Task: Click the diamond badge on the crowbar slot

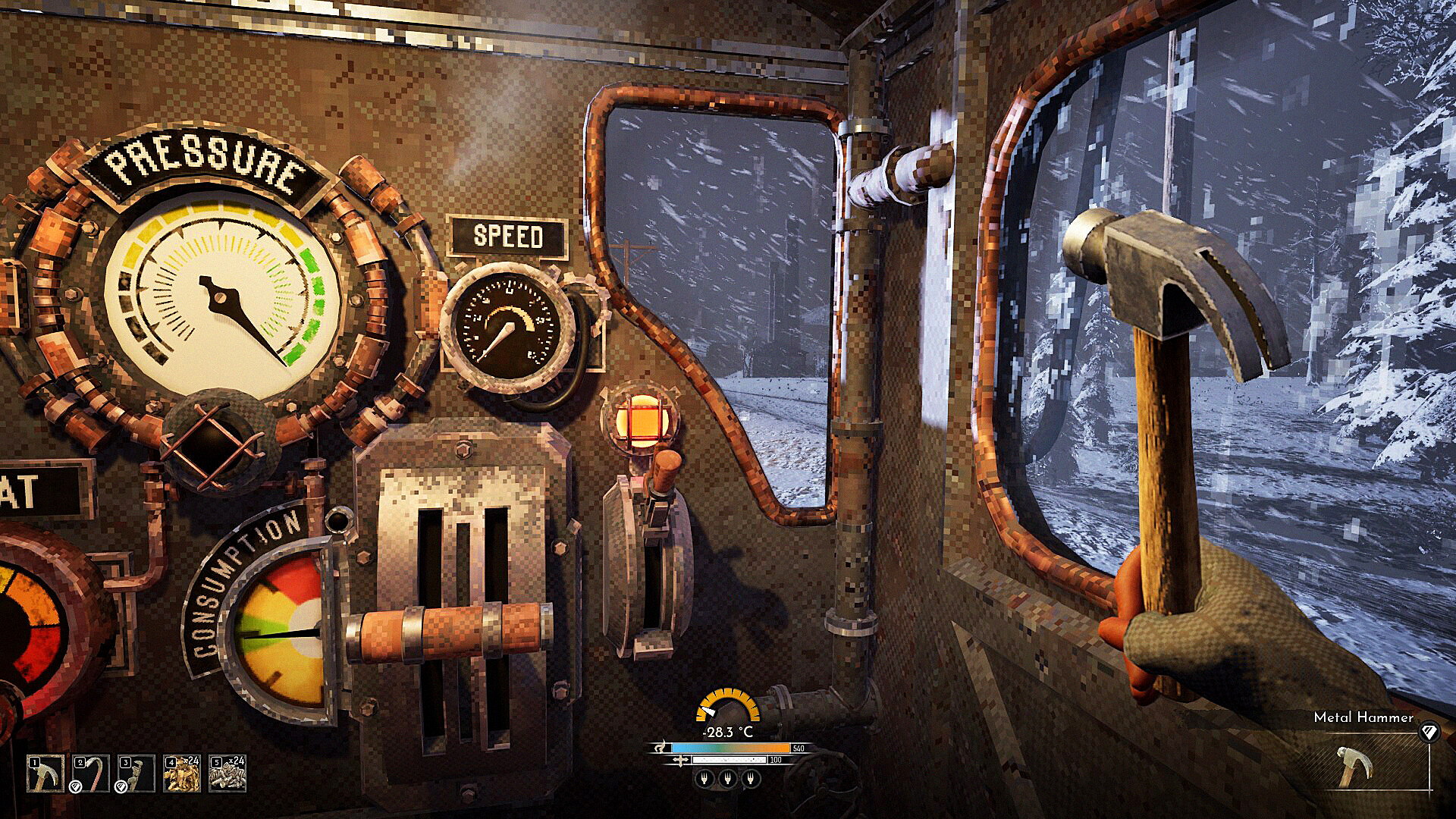Action: [x=75, y=787]
